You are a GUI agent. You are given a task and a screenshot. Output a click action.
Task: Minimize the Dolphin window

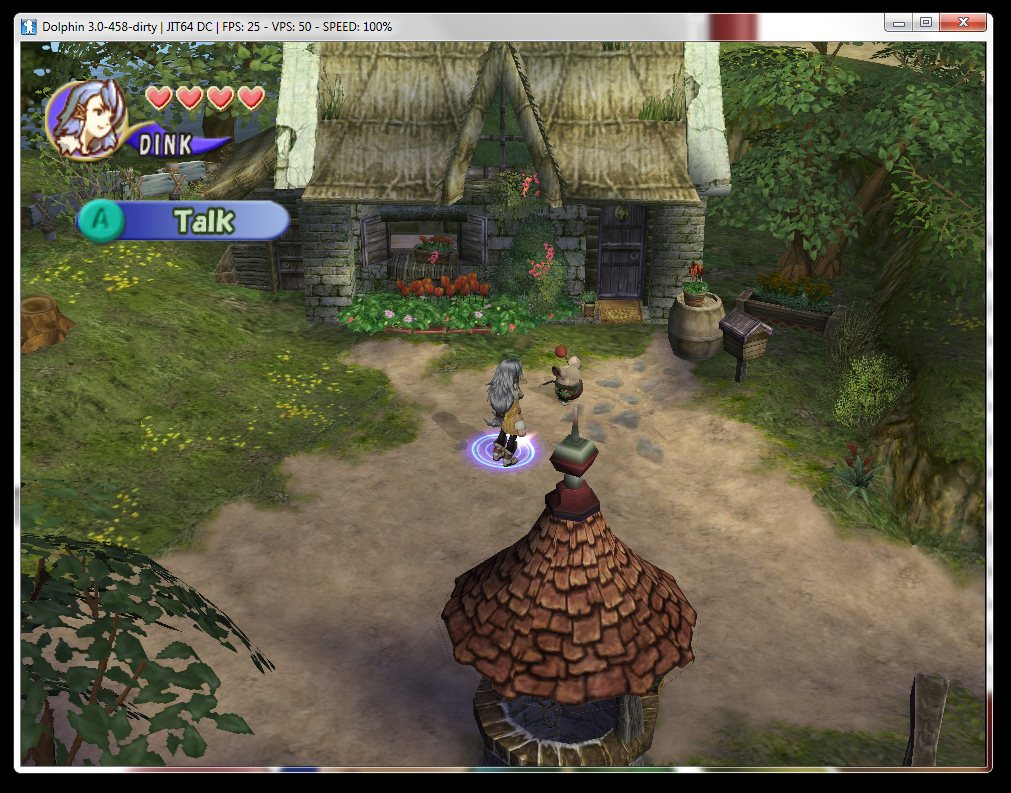tap(900, 22)
